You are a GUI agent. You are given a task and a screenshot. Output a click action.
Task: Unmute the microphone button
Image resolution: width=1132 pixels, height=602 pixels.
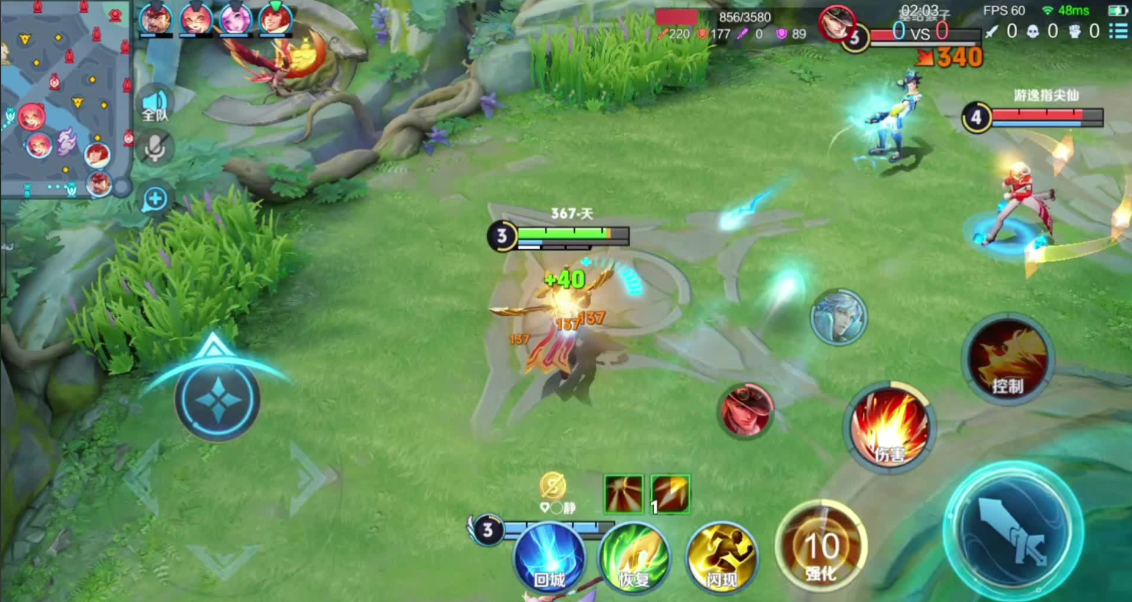pos(155,149)
